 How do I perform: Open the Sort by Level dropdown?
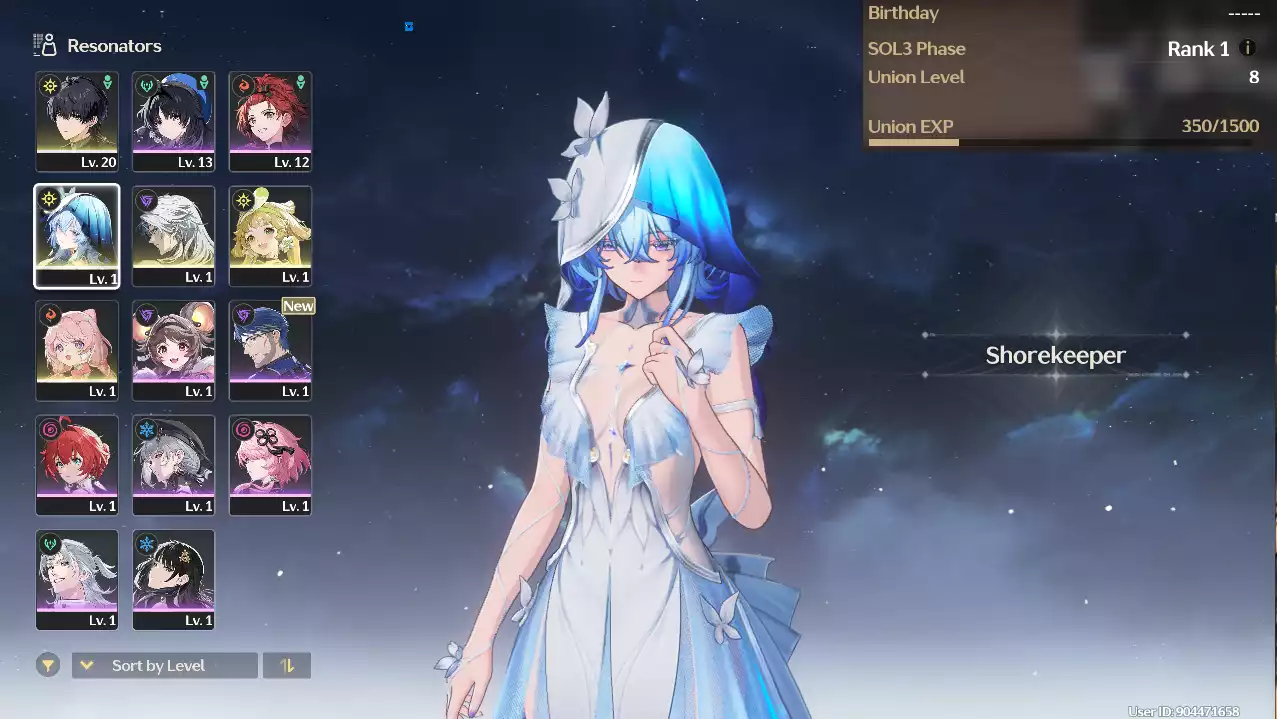click(x=165, y=665)
